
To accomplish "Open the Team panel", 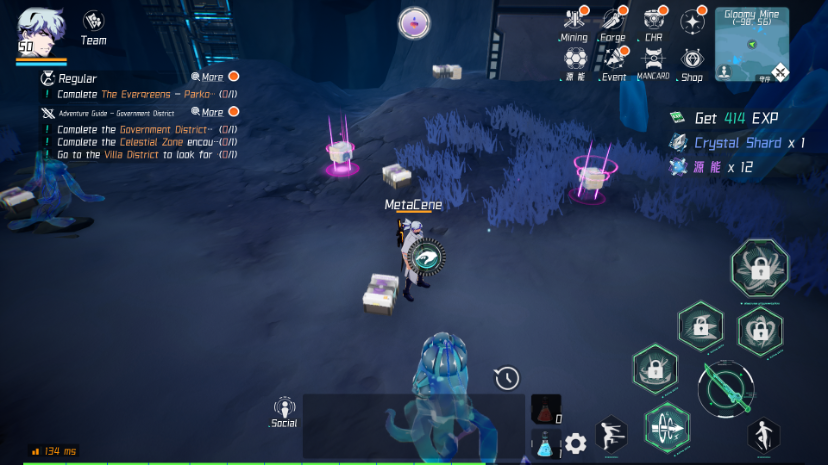I will click(x=94, y=26).
